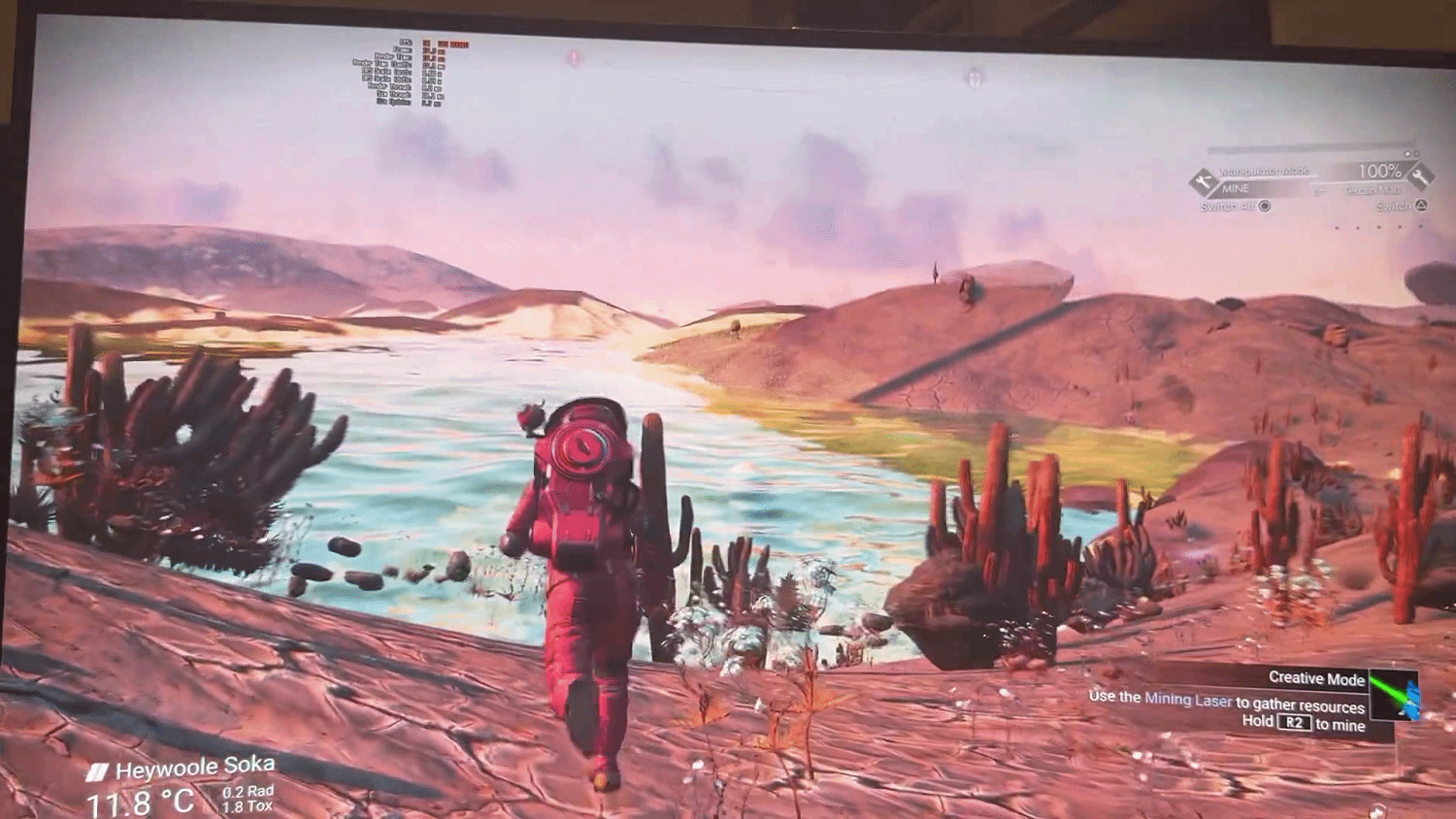Follow the blue Mining Laser link
1456x819 pixels.
1187,700
